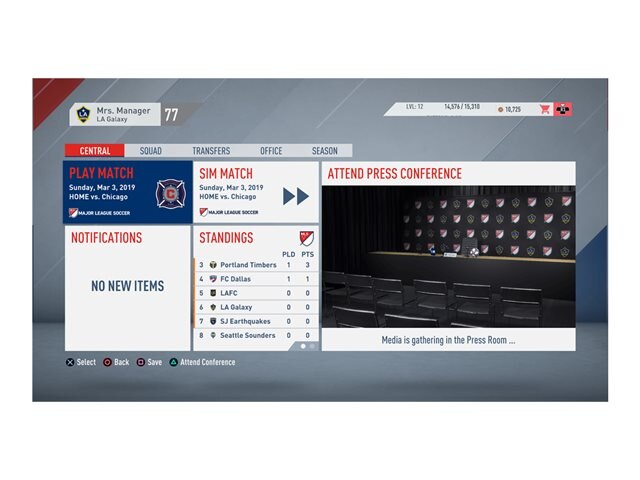The width and height of the screenshot is (640, 480).
Task: Click the kit icon beside the cart
Action: click(564, 109)
